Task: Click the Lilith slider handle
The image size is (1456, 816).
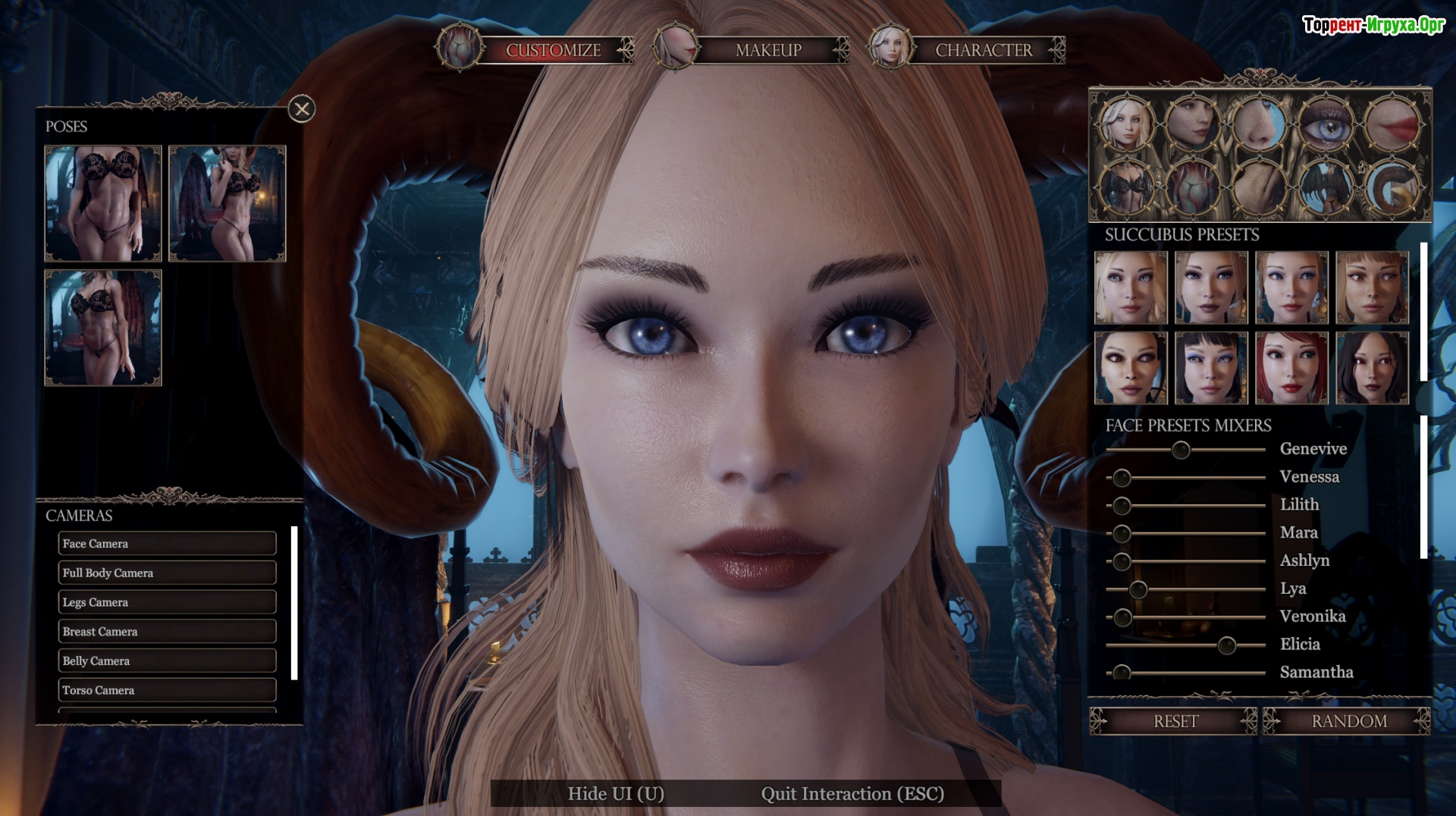Action: (1122, 506)
